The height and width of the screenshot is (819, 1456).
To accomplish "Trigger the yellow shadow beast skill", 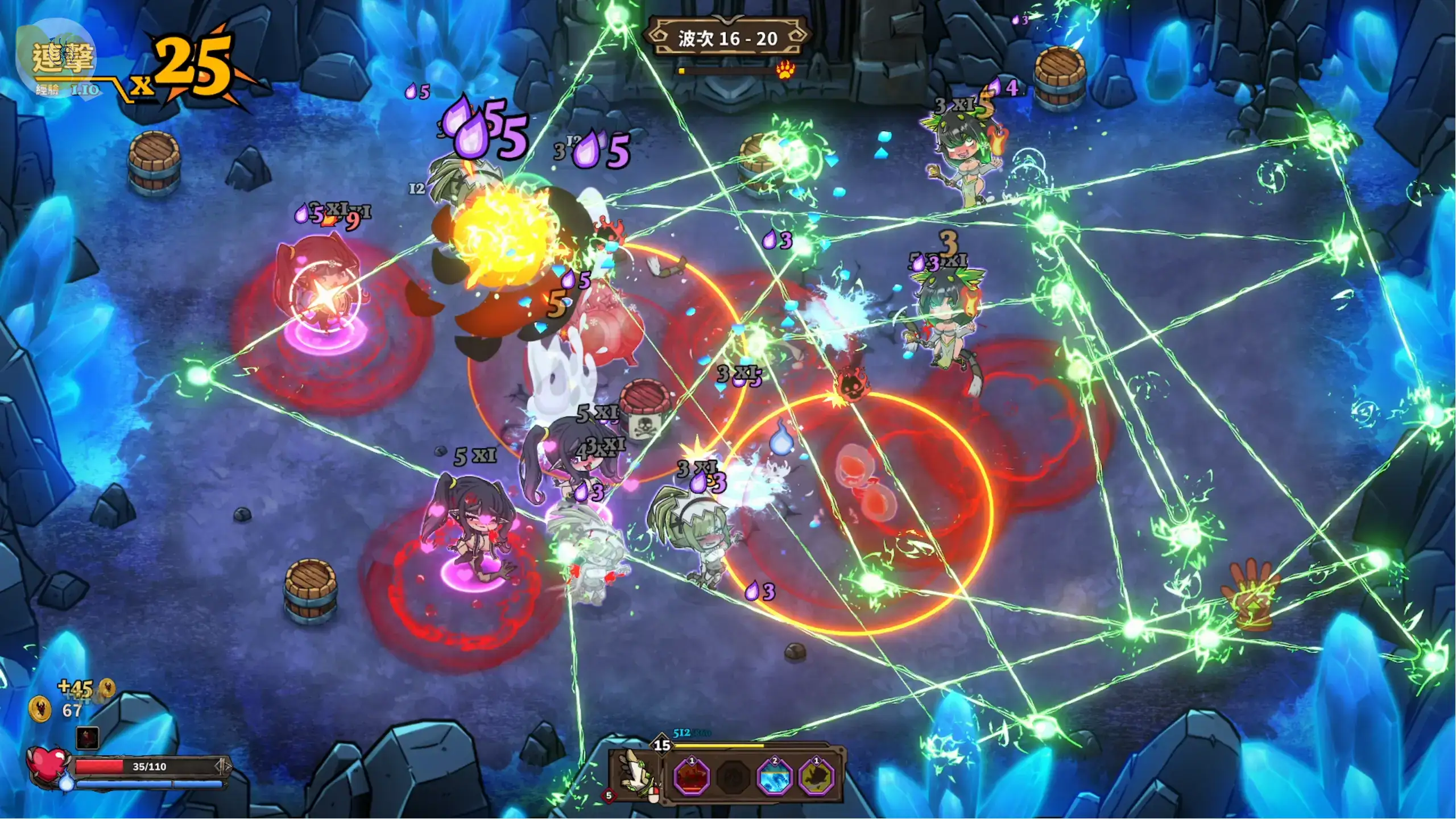I will 817,777.
